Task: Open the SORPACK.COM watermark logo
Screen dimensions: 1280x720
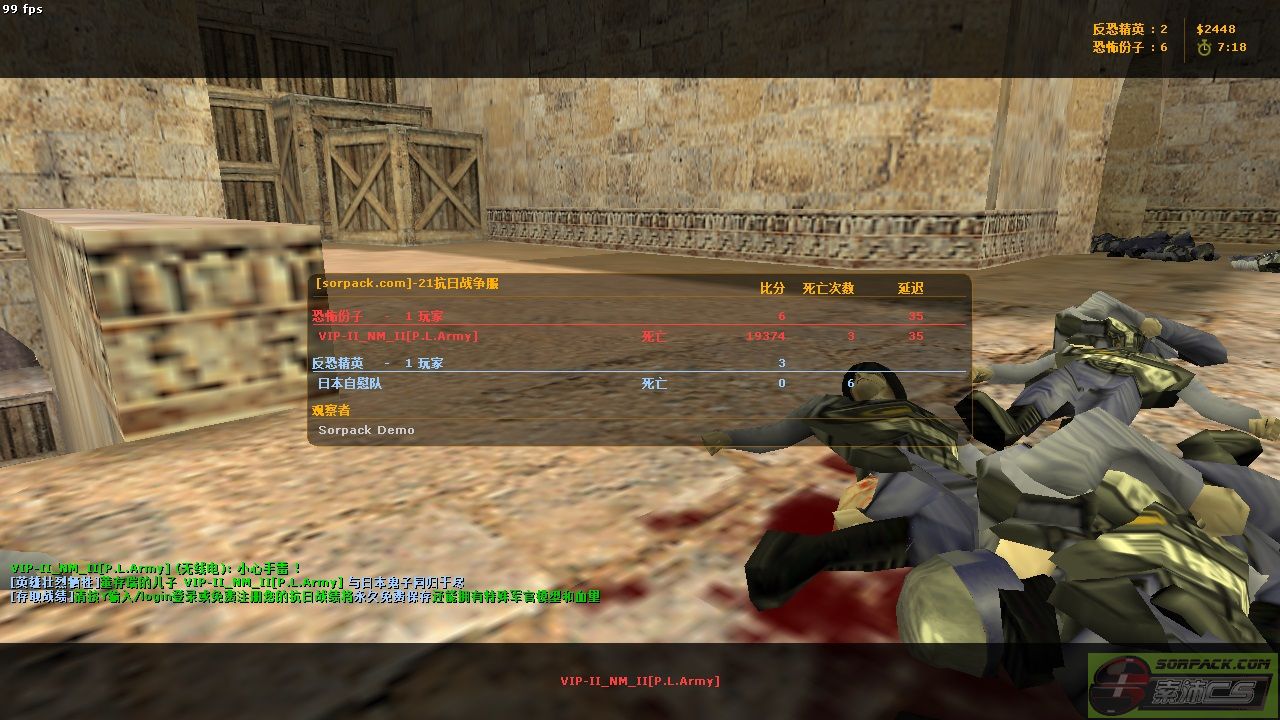Action: [x=1182, y=685]
